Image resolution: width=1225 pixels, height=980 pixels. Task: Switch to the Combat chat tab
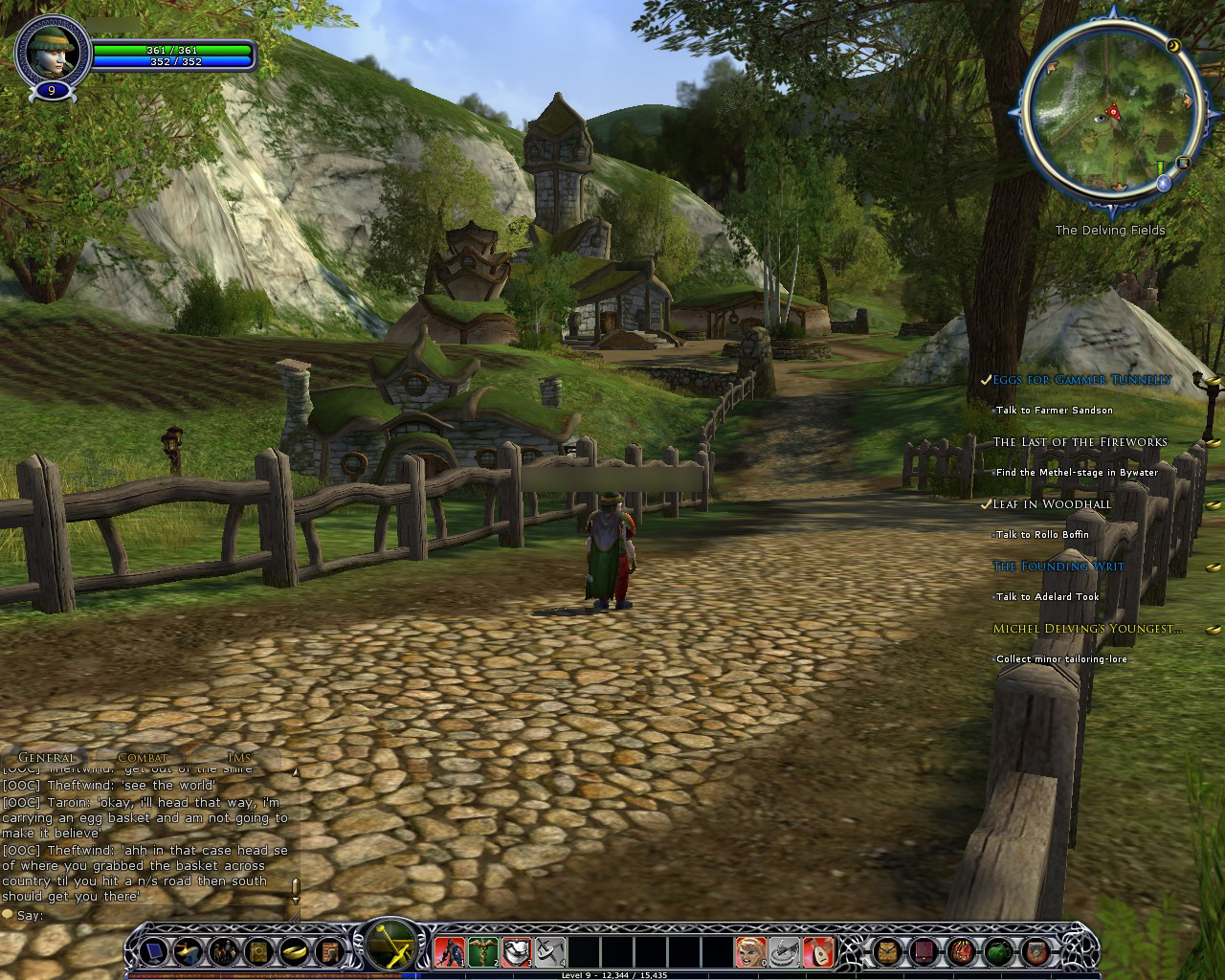(142, 758)
